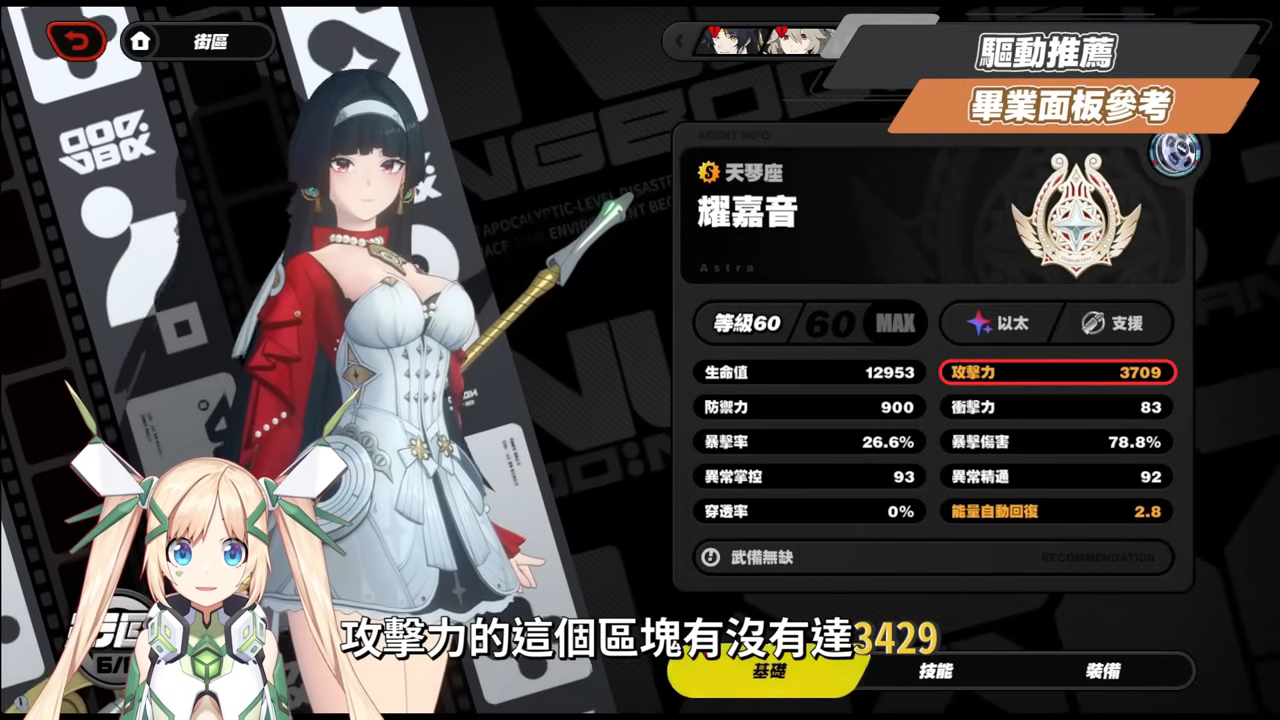Click the red back arrow button

(75, 41)
